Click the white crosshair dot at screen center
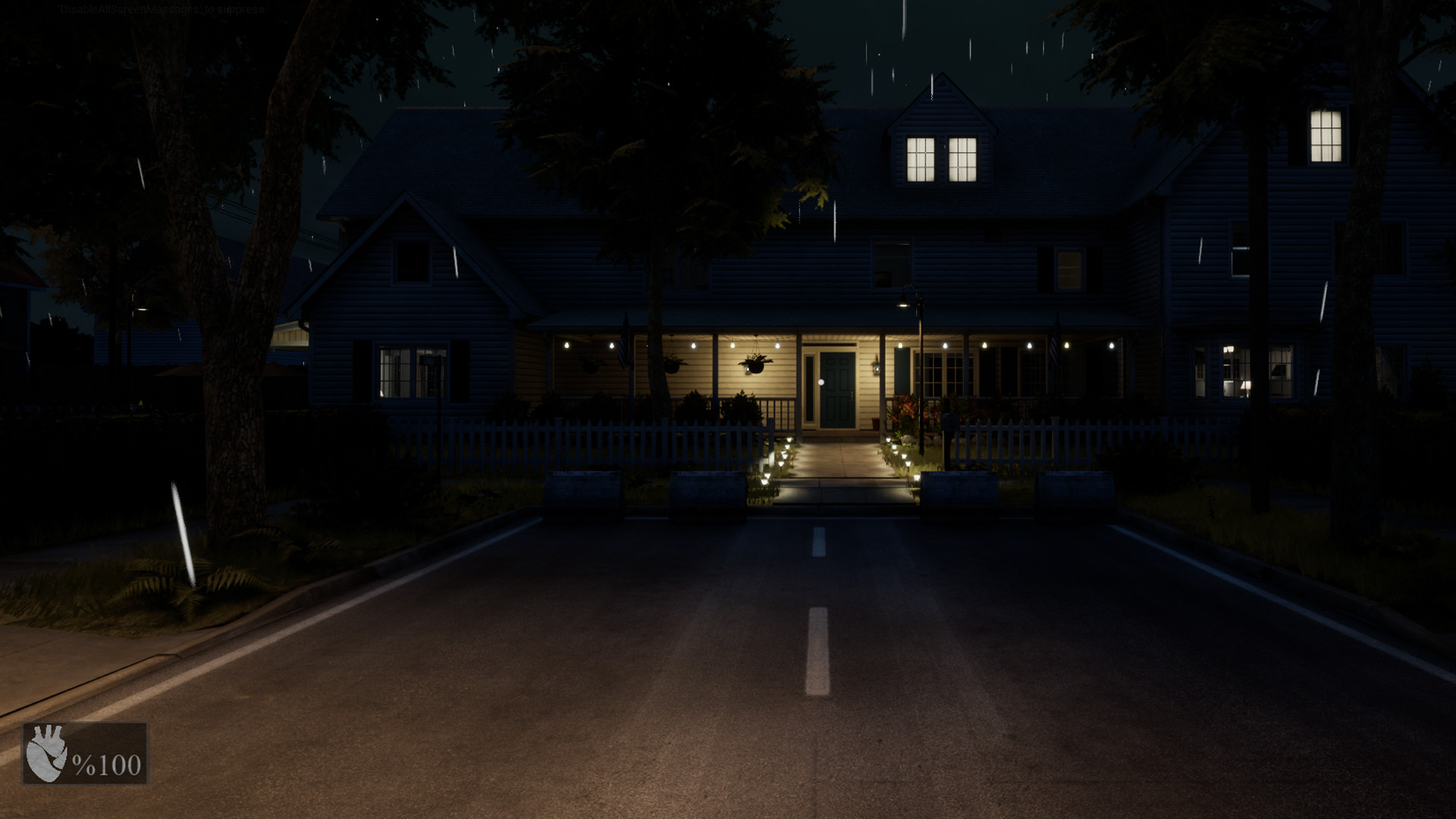 point(821,384)
